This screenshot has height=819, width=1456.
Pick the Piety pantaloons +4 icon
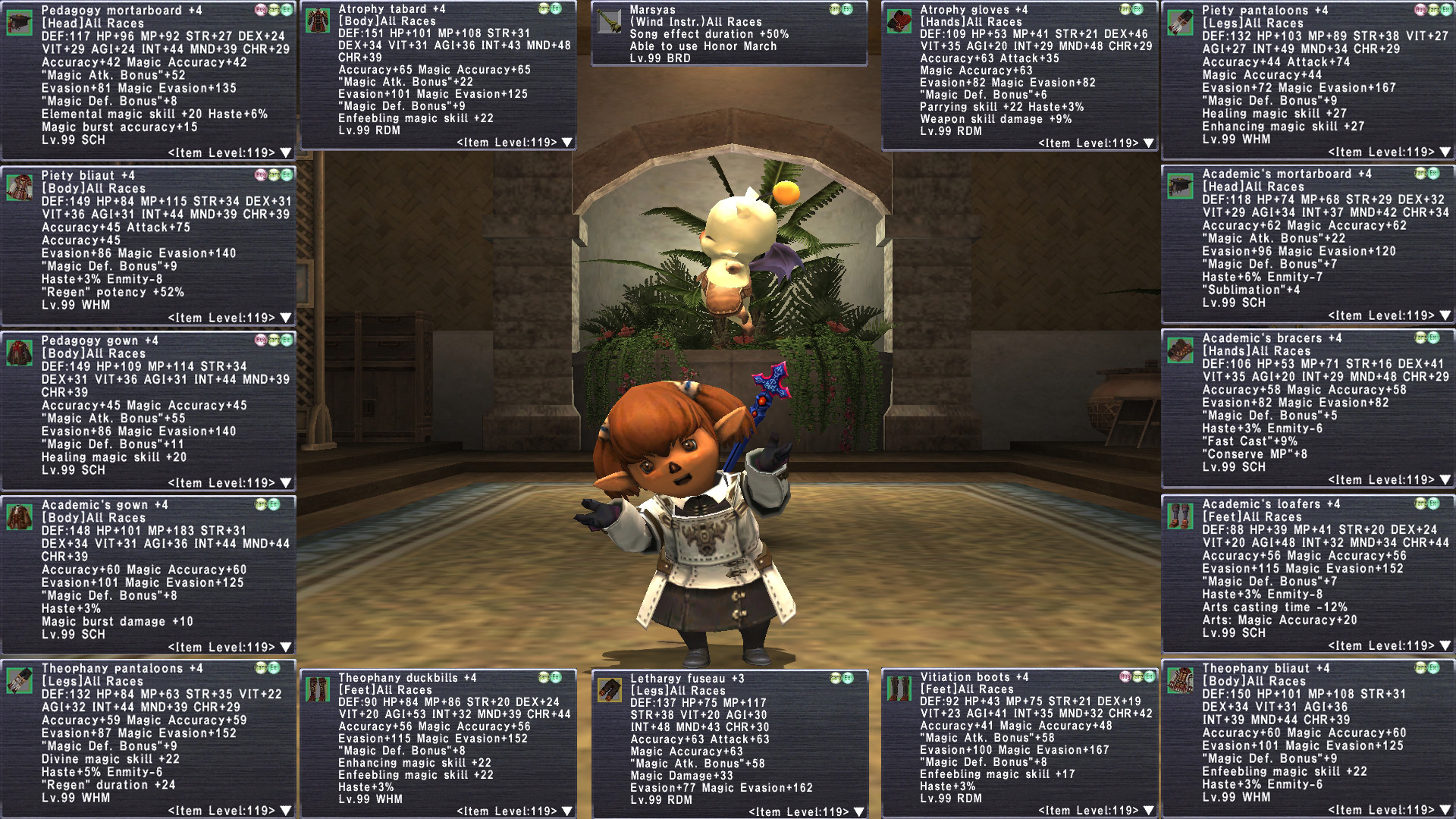tap(1180, 23)
